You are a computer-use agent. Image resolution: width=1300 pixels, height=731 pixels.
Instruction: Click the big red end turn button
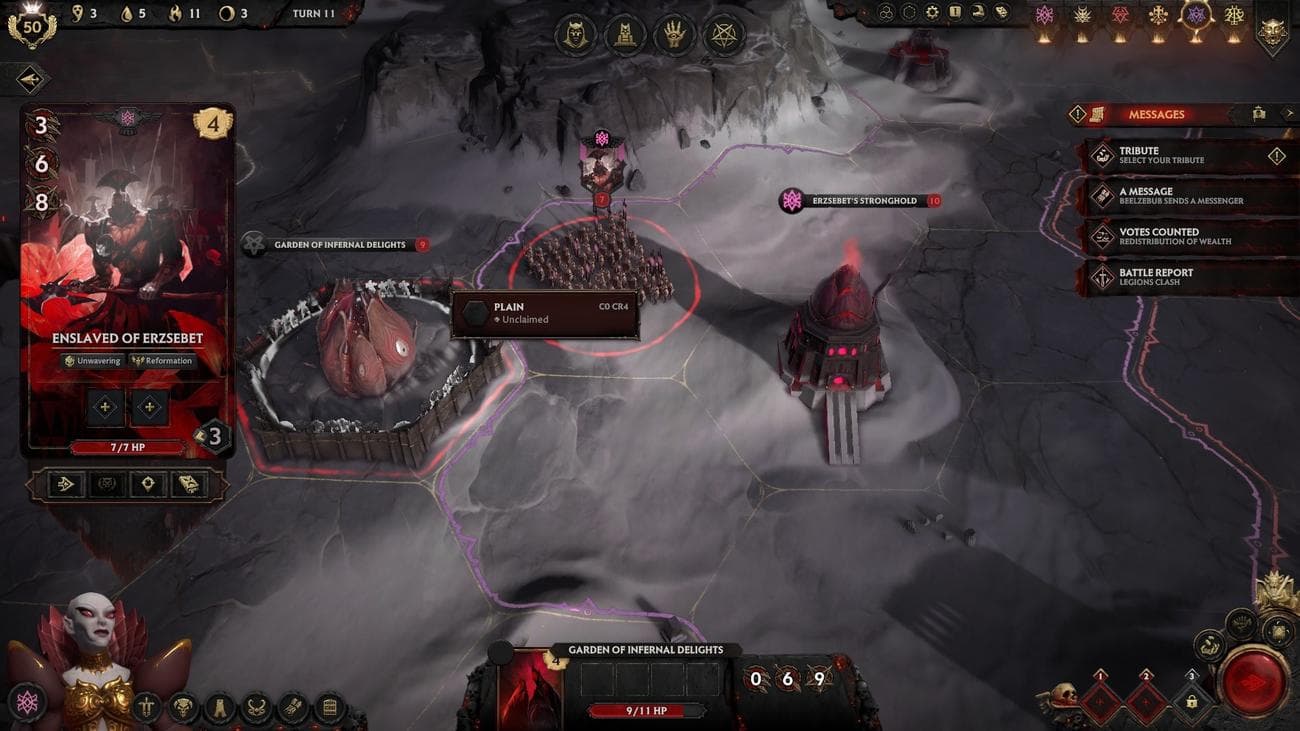1254,683
